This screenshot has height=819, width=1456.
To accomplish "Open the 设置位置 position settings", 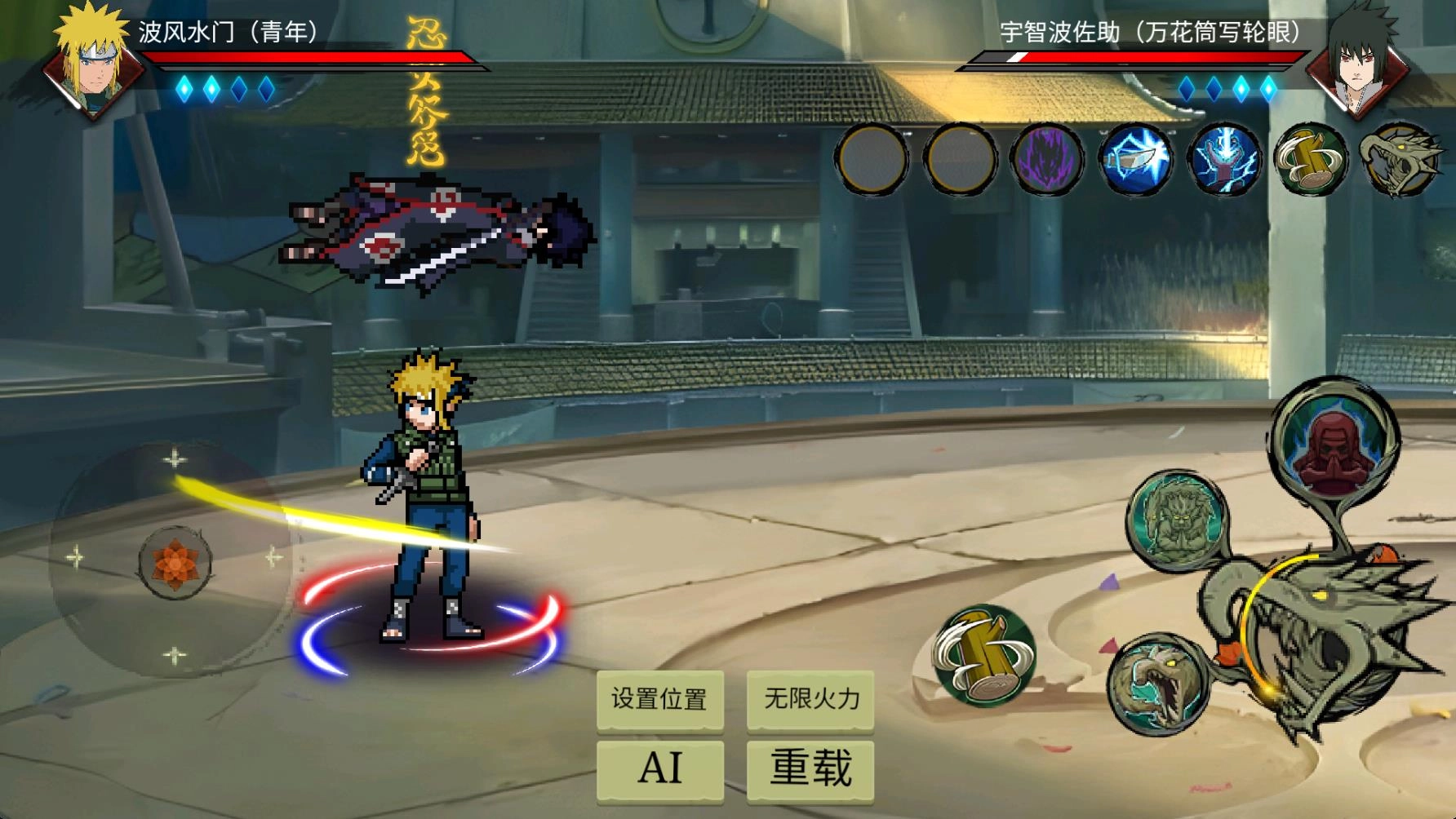I will tap(659, 699).
